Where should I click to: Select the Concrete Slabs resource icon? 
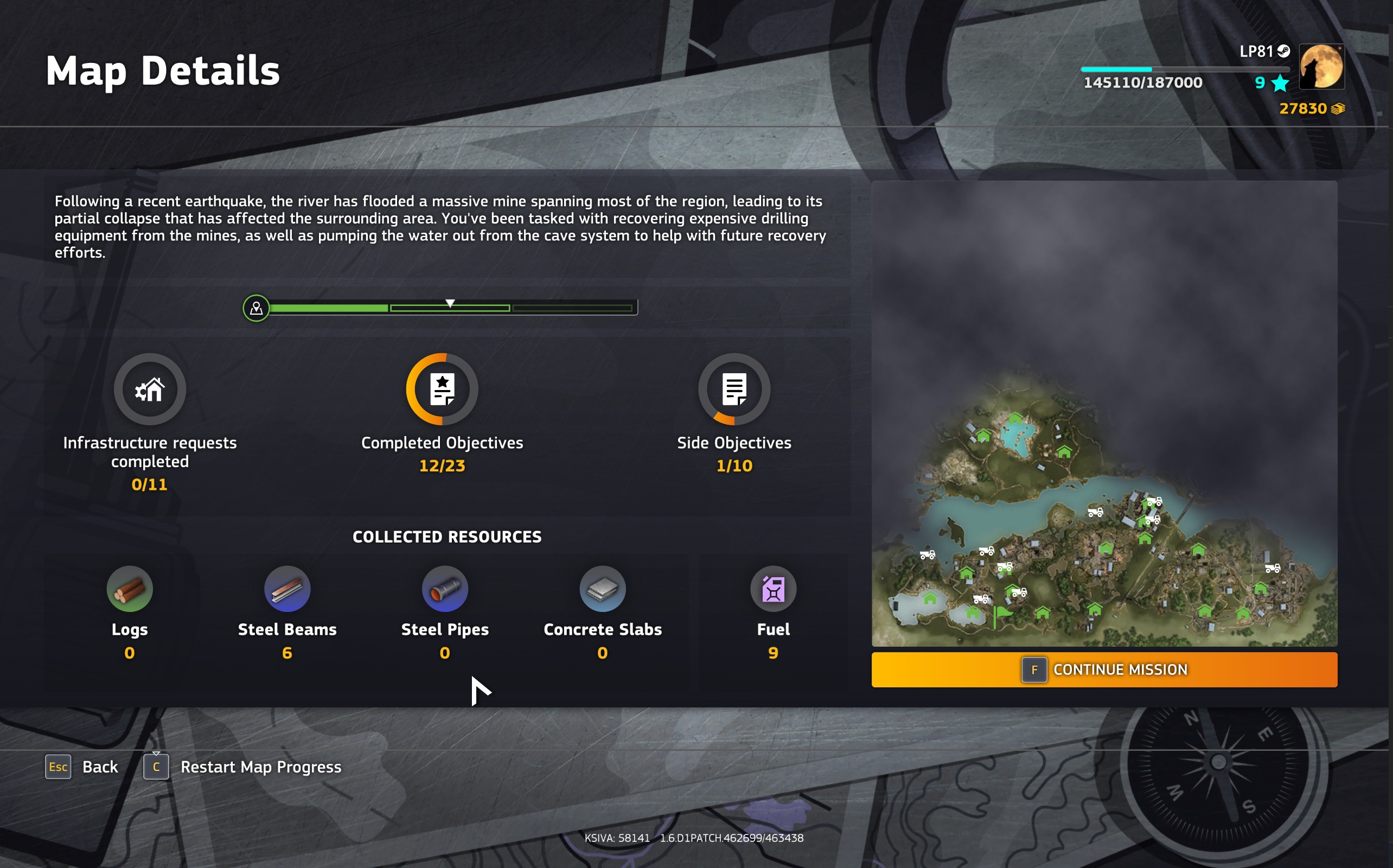[602, 589]
